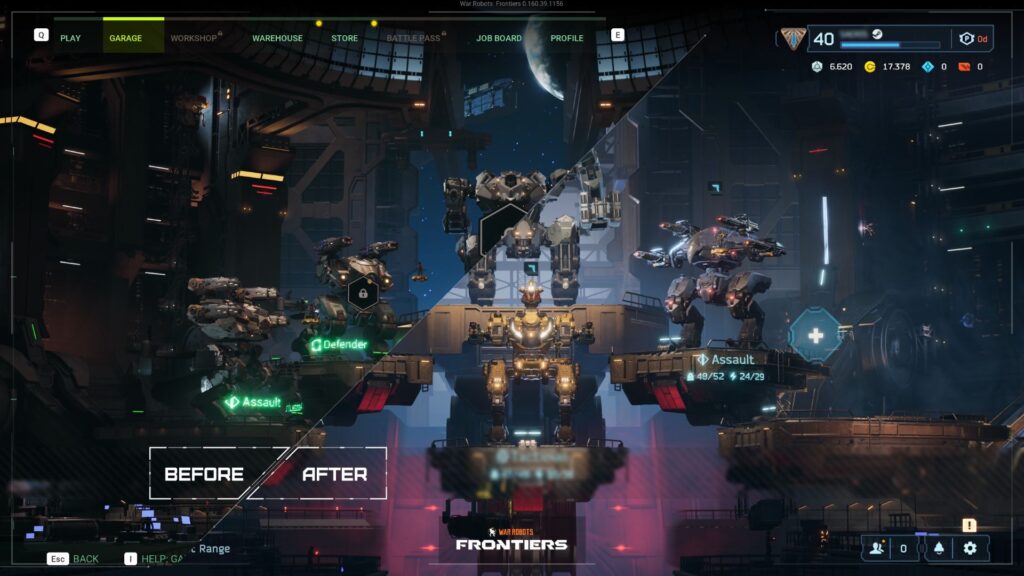Open the friends list icon
The height and width of the screenshot is (576, 1024).
pyautogui.click(x=877, y=548)
